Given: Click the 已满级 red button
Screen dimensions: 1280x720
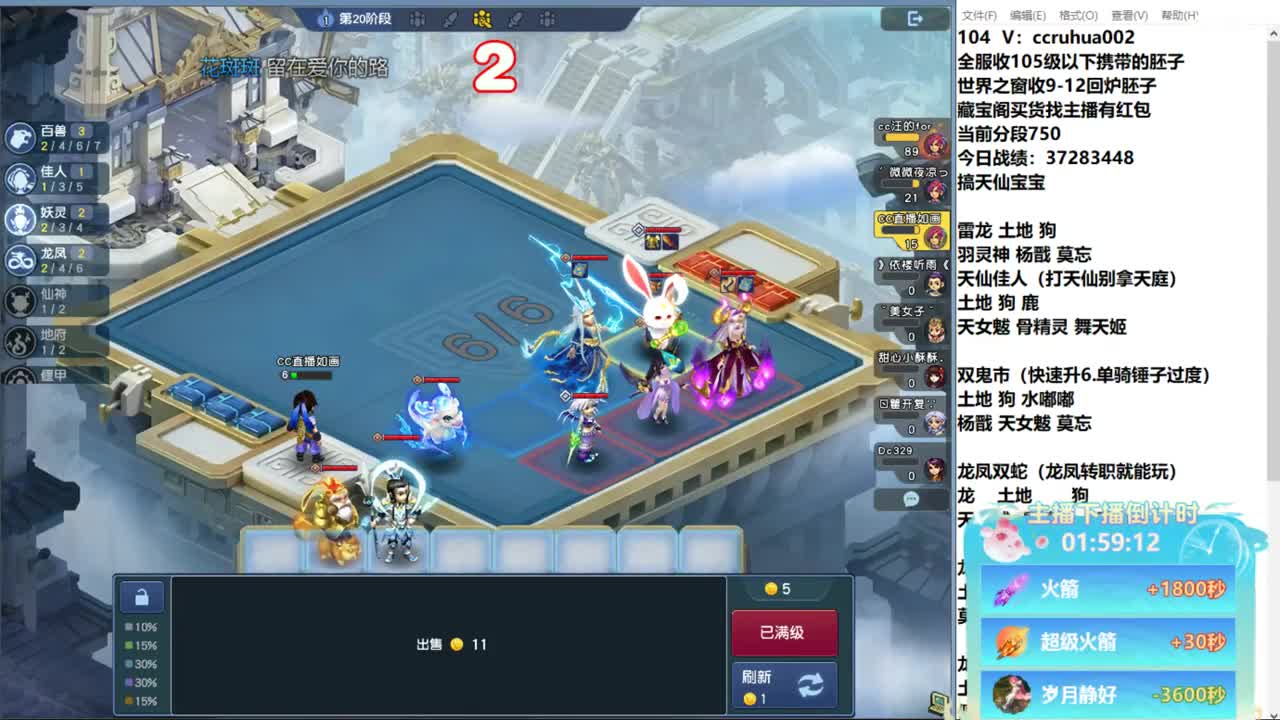Looking at the screenshot, I should [785, 632].
